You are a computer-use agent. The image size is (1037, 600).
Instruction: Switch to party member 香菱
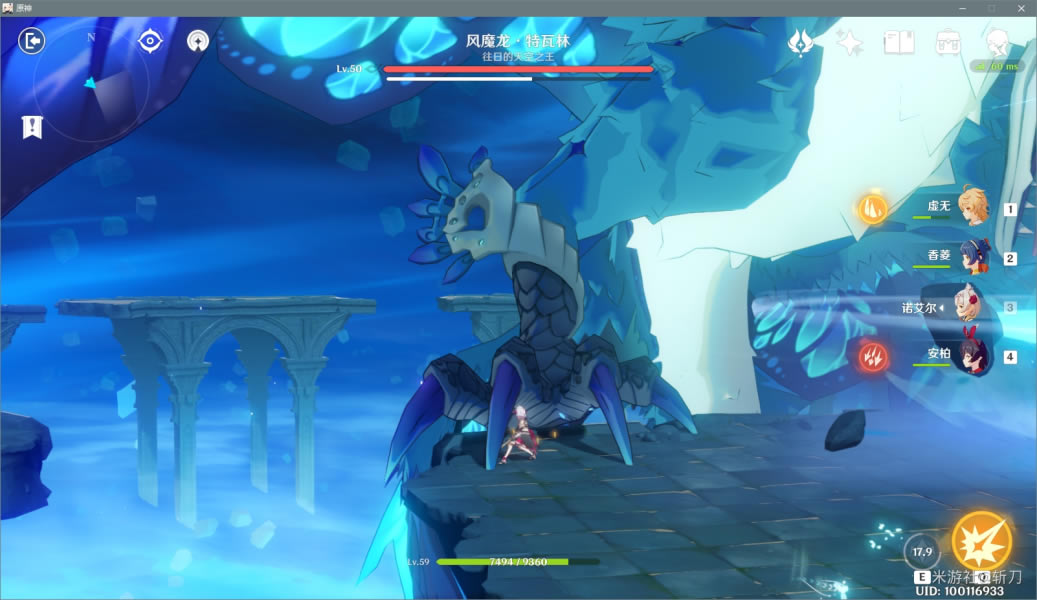coord(971,256)
